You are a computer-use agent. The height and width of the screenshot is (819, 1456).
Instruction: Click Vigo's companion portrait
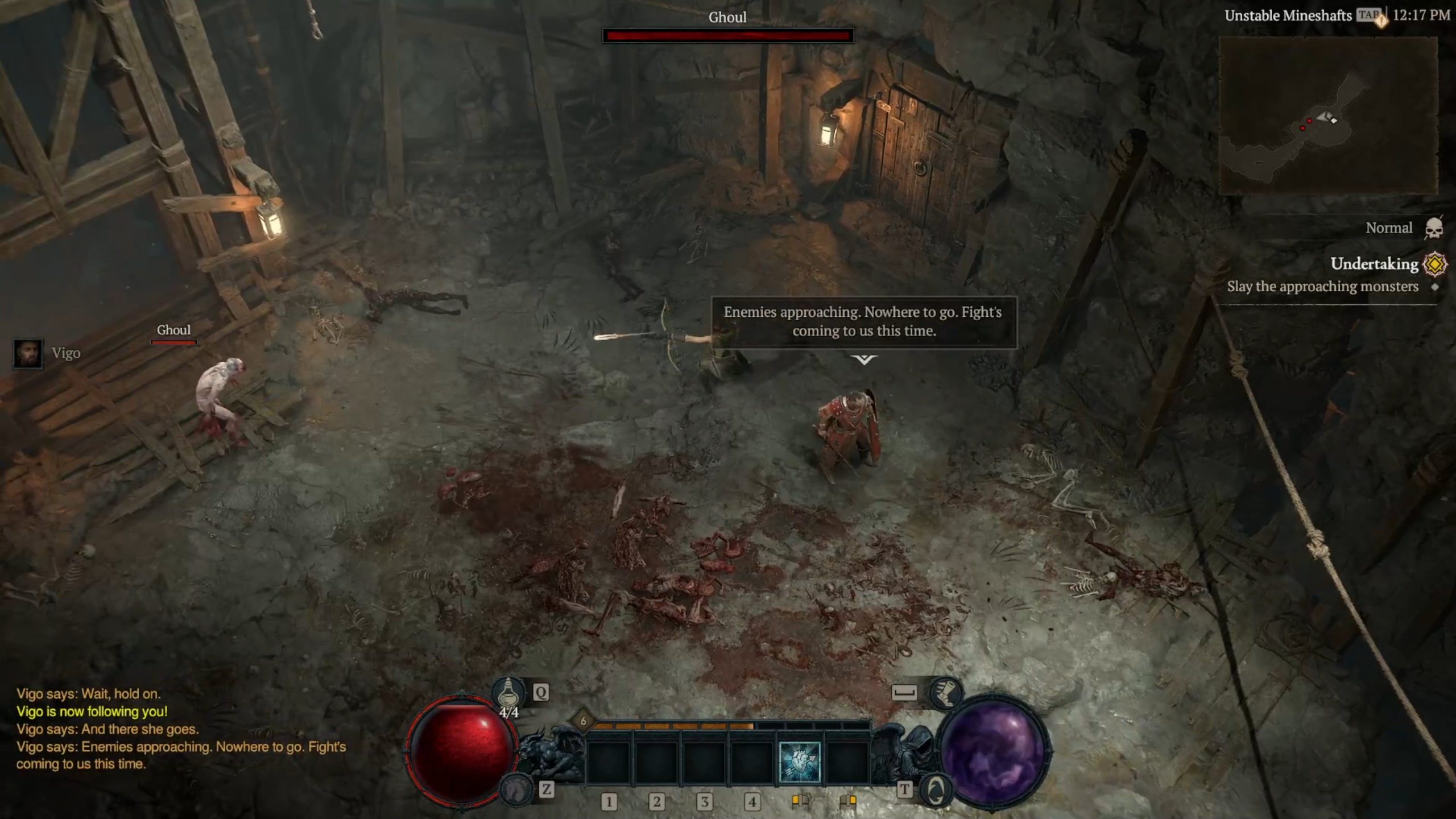click(x=28, y=354)
